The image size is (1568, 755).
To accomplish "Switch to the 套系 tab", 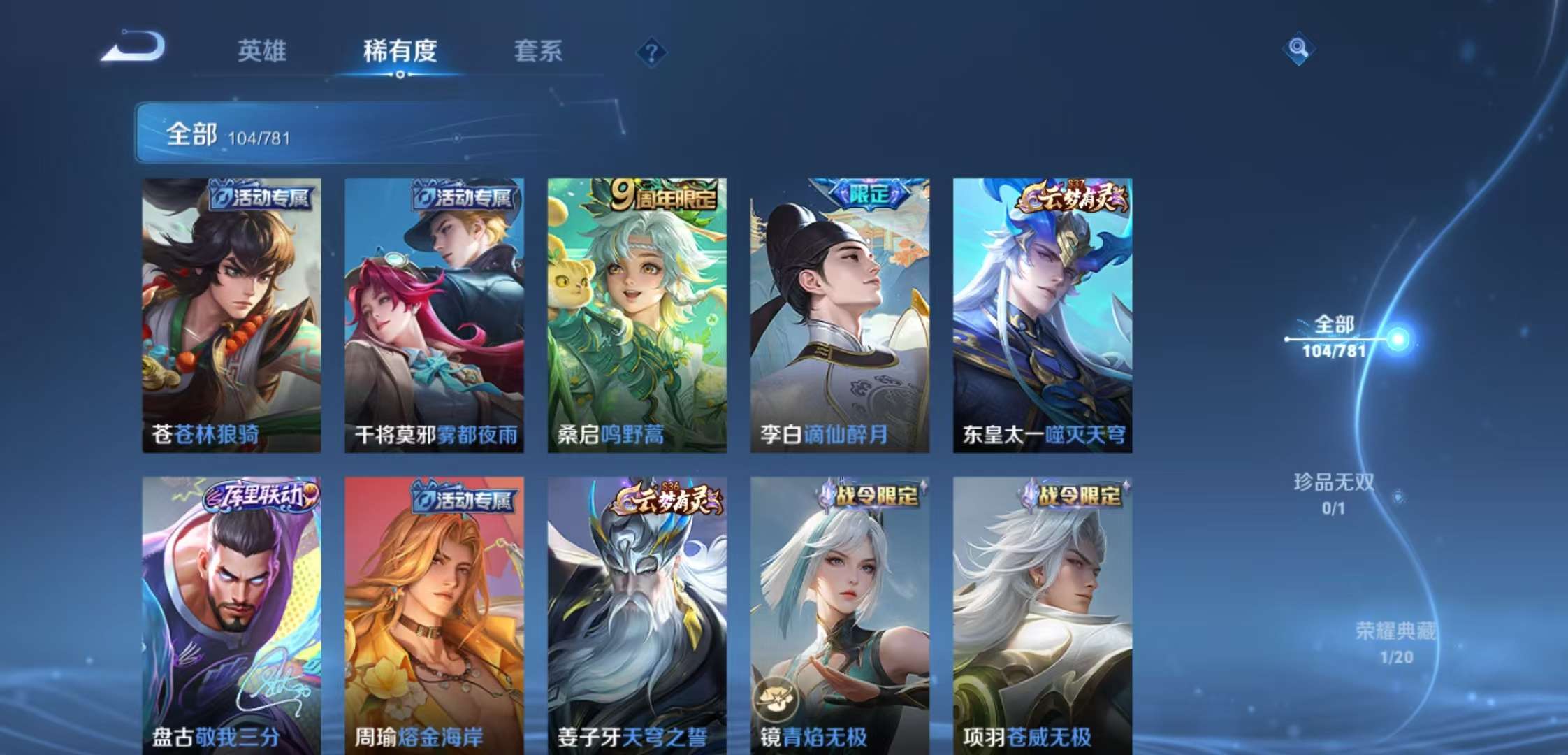I will tap(539, 51).
